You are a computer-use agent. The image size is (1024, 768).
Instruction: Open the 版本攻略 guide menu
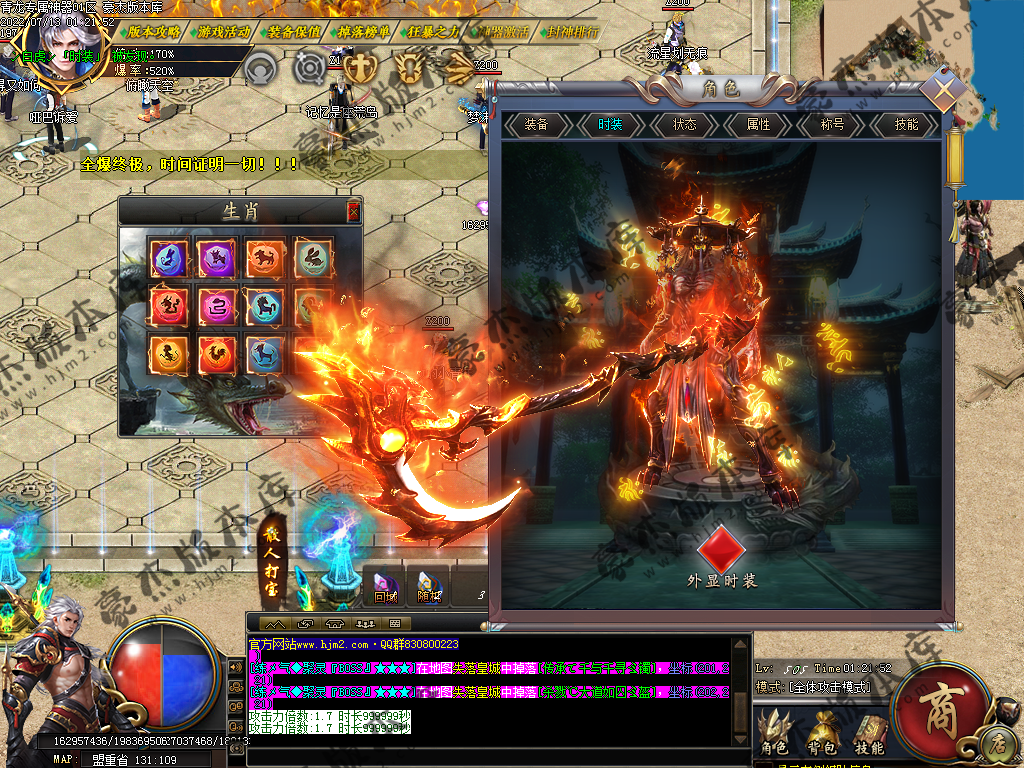pos(154,31)
